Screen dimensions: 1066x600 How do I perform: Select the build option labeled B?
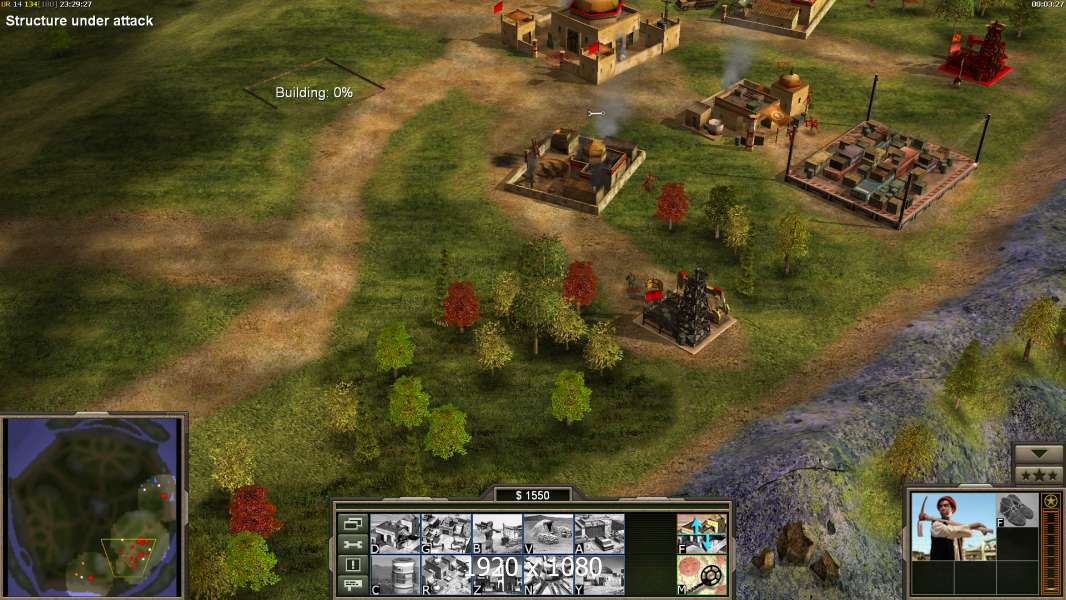coord(497,533)
